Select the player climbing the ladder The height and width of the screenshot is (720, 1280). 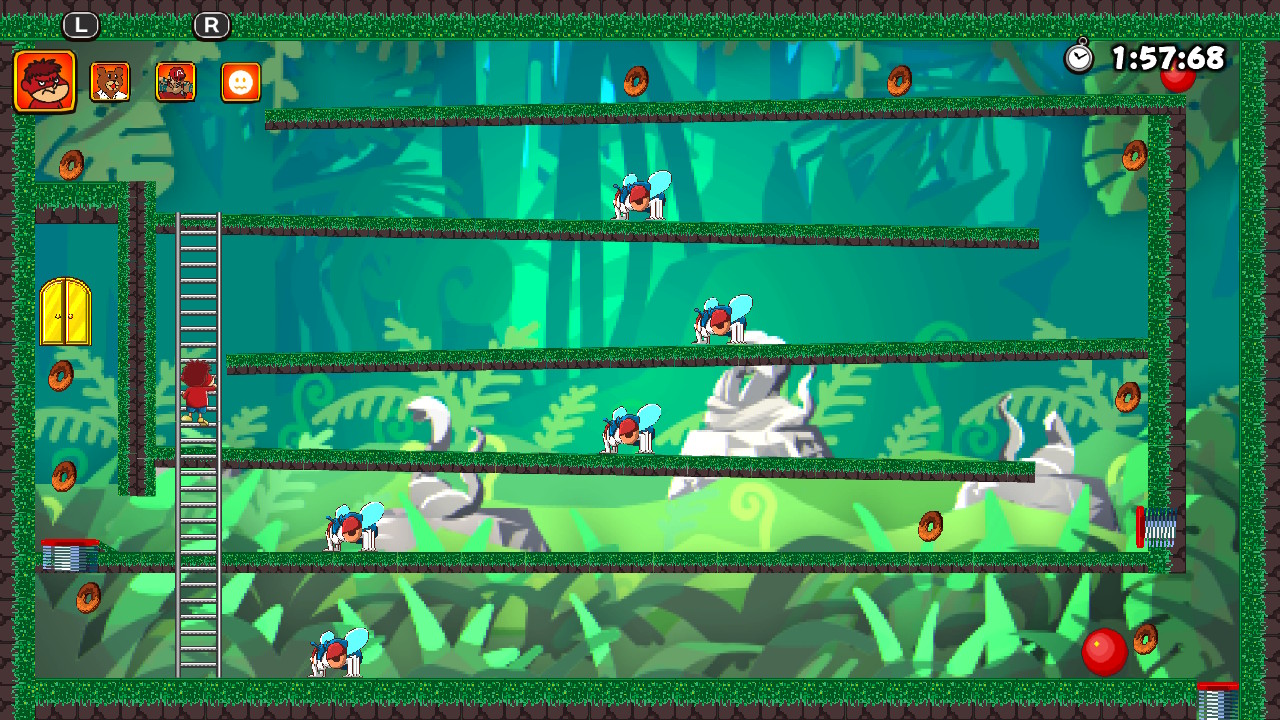click(x=196, y=392)
